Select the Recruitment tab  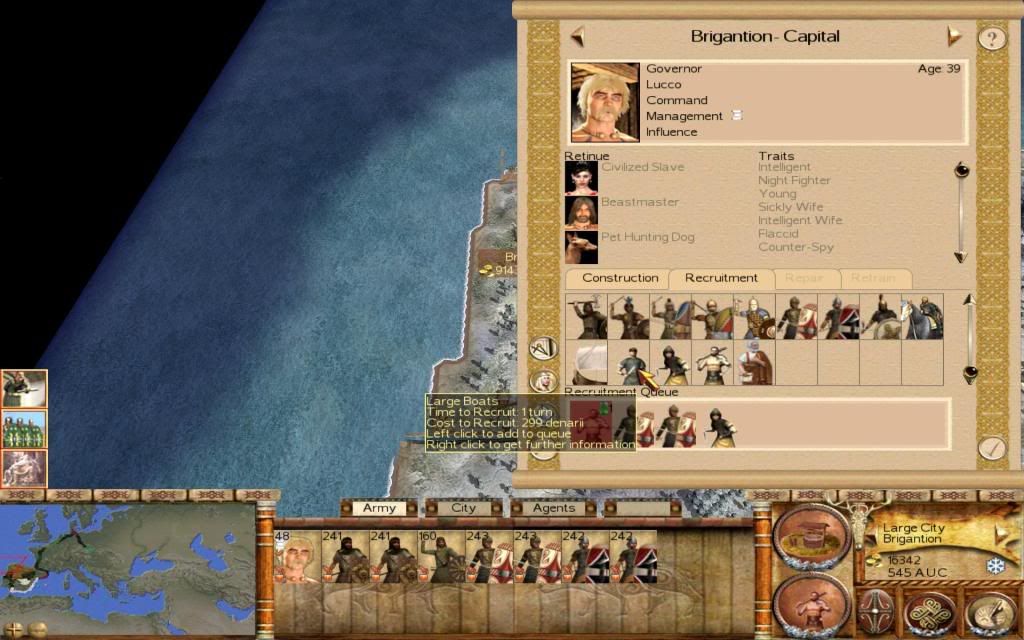721,278
